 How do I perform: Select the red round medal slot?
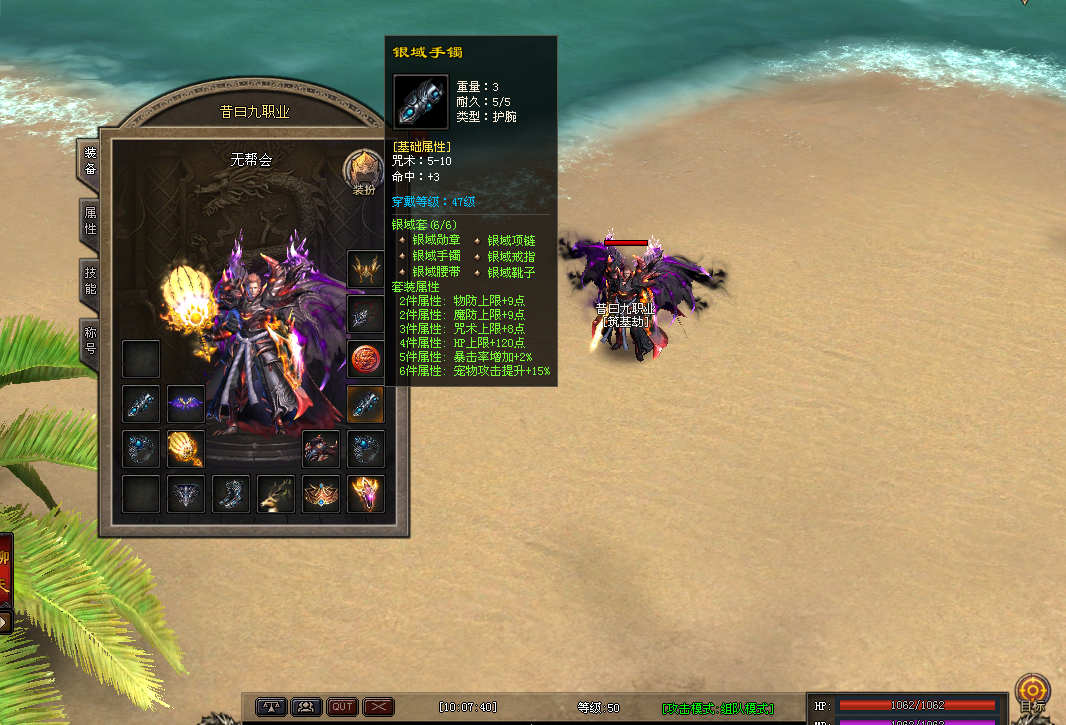(366, 359)
